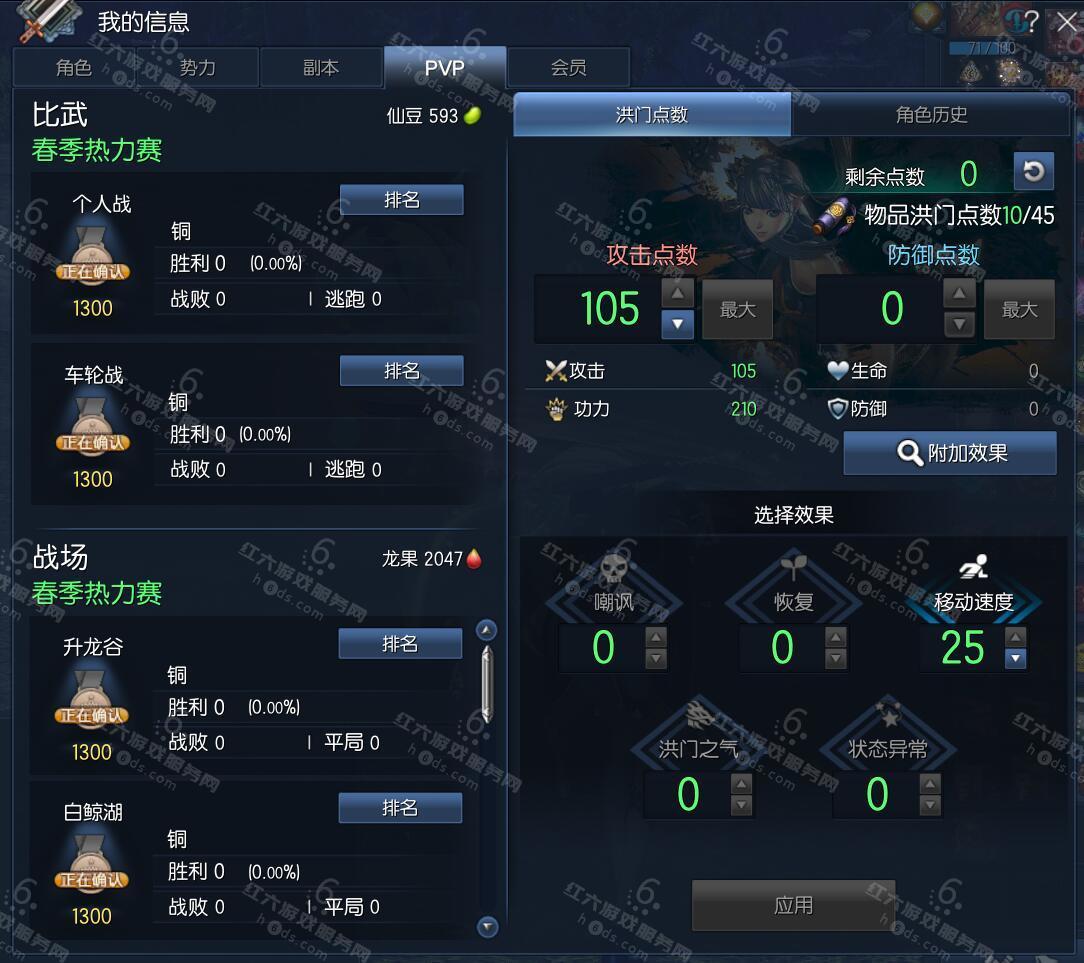
Task: Open 排名 for 个人战
Action: (x=401, y=200)
